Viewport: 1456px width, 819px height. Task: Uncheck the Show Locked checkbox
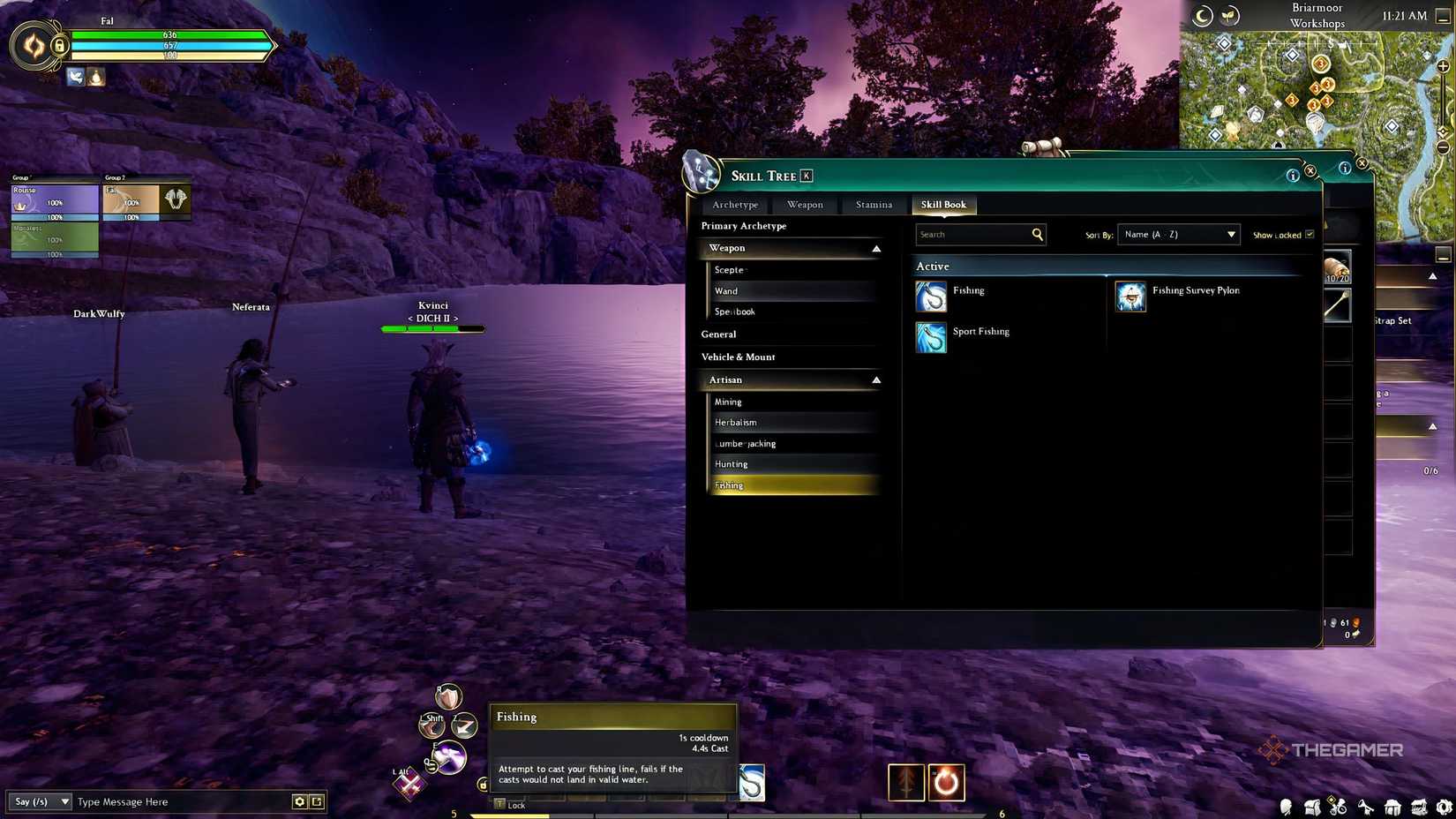point(1310,234)
